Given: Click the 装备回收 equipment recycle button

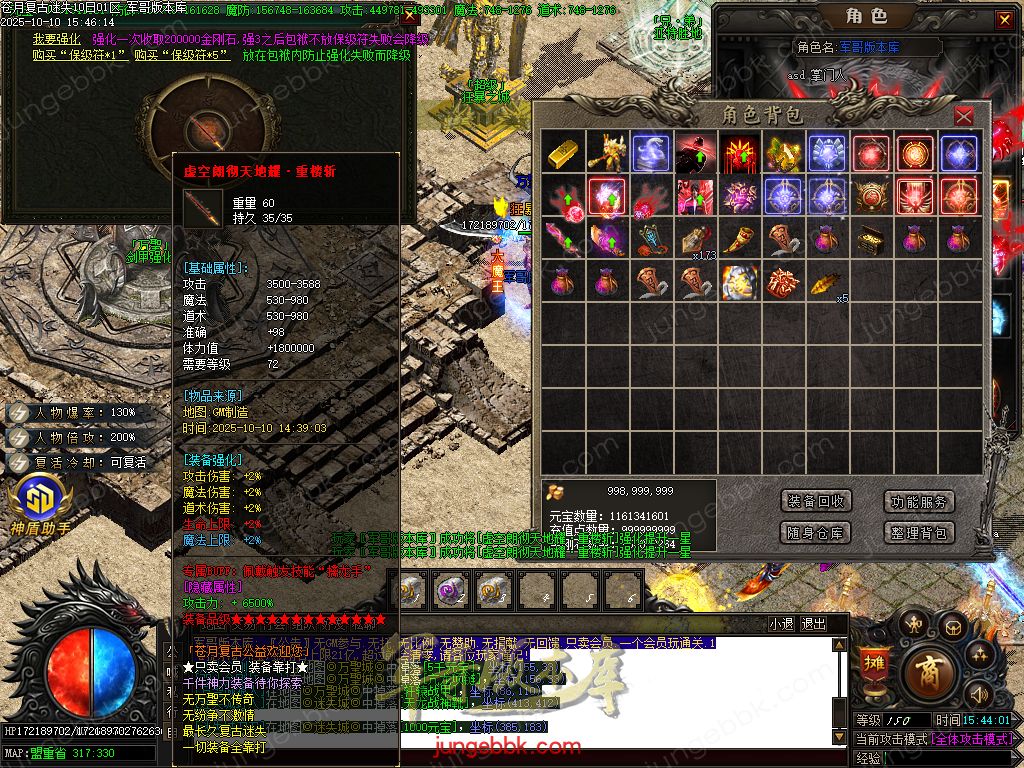Looking at the screenshot, I should coord(816,502).
